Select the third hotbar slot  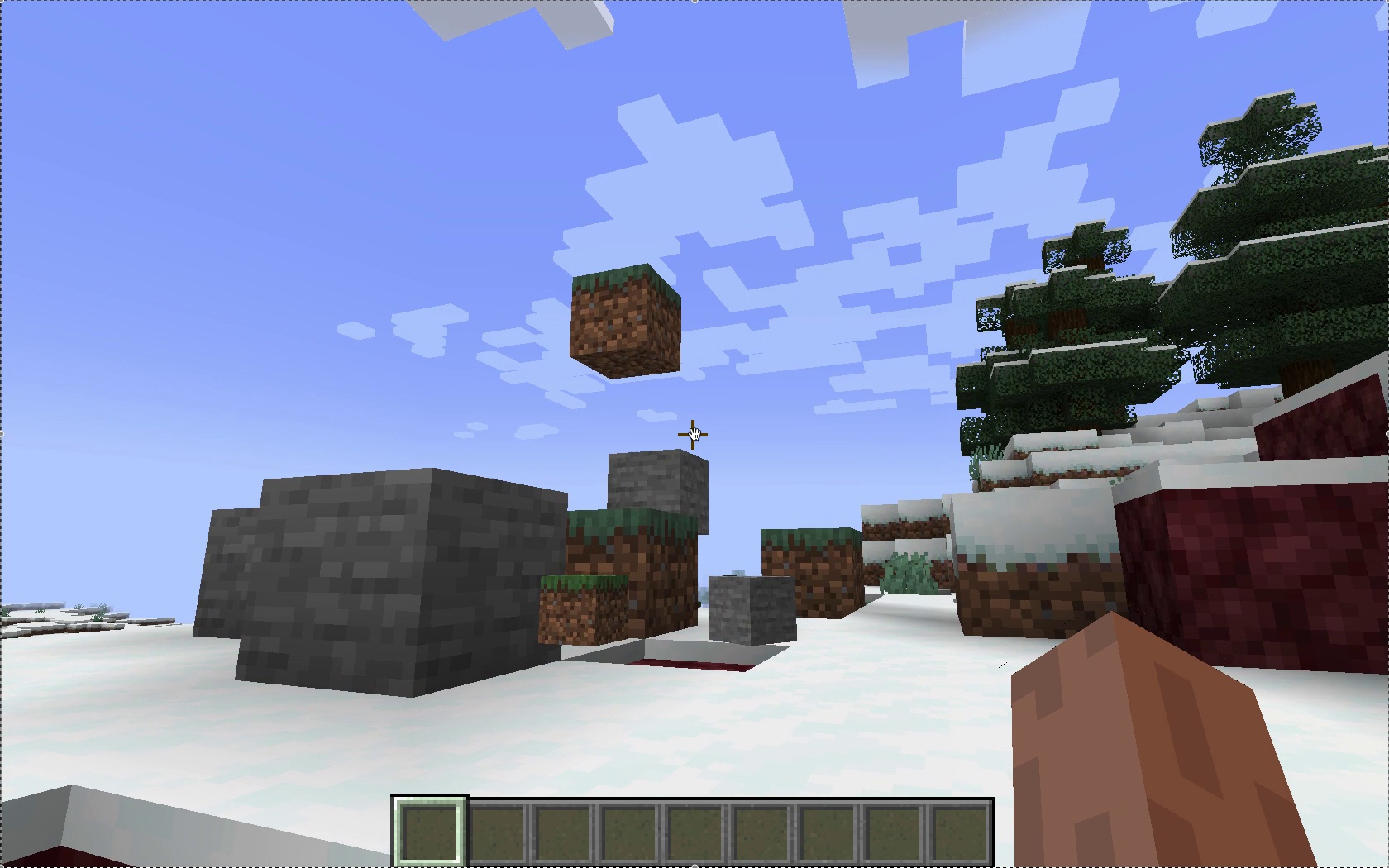pos(564,831)
